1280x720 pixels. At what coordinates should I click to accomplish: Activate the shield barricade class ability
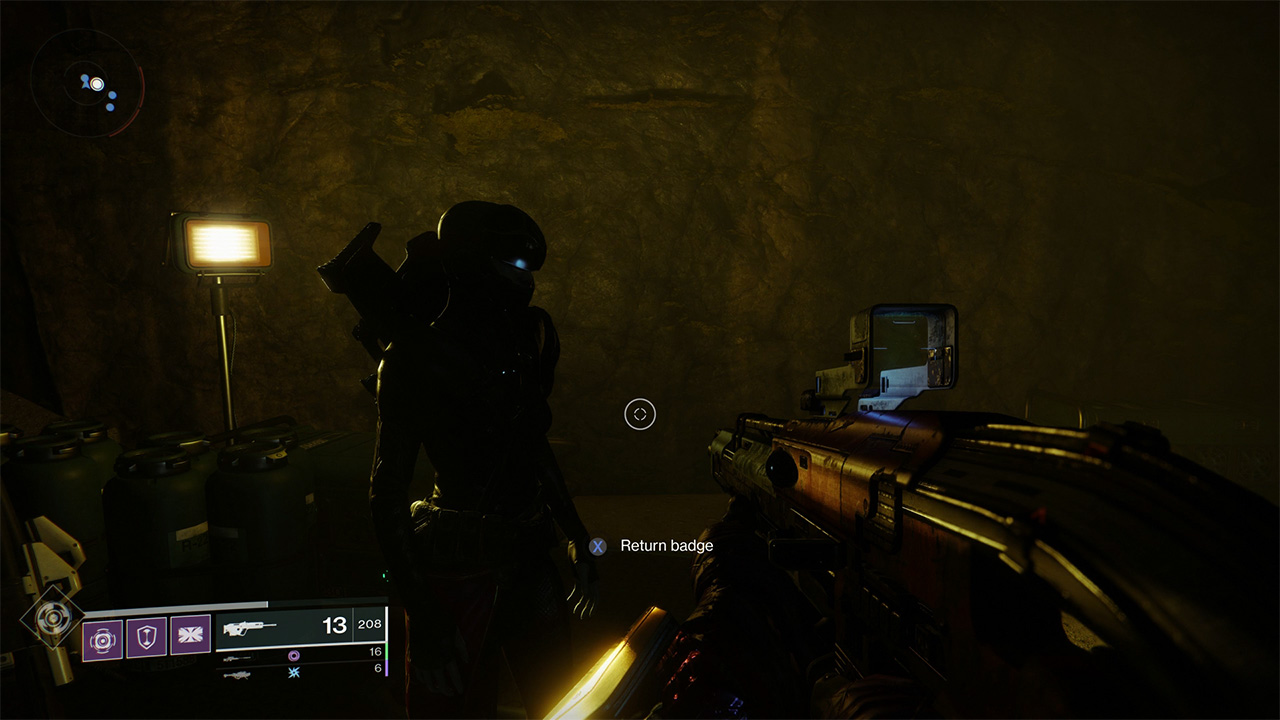point(146,635)
